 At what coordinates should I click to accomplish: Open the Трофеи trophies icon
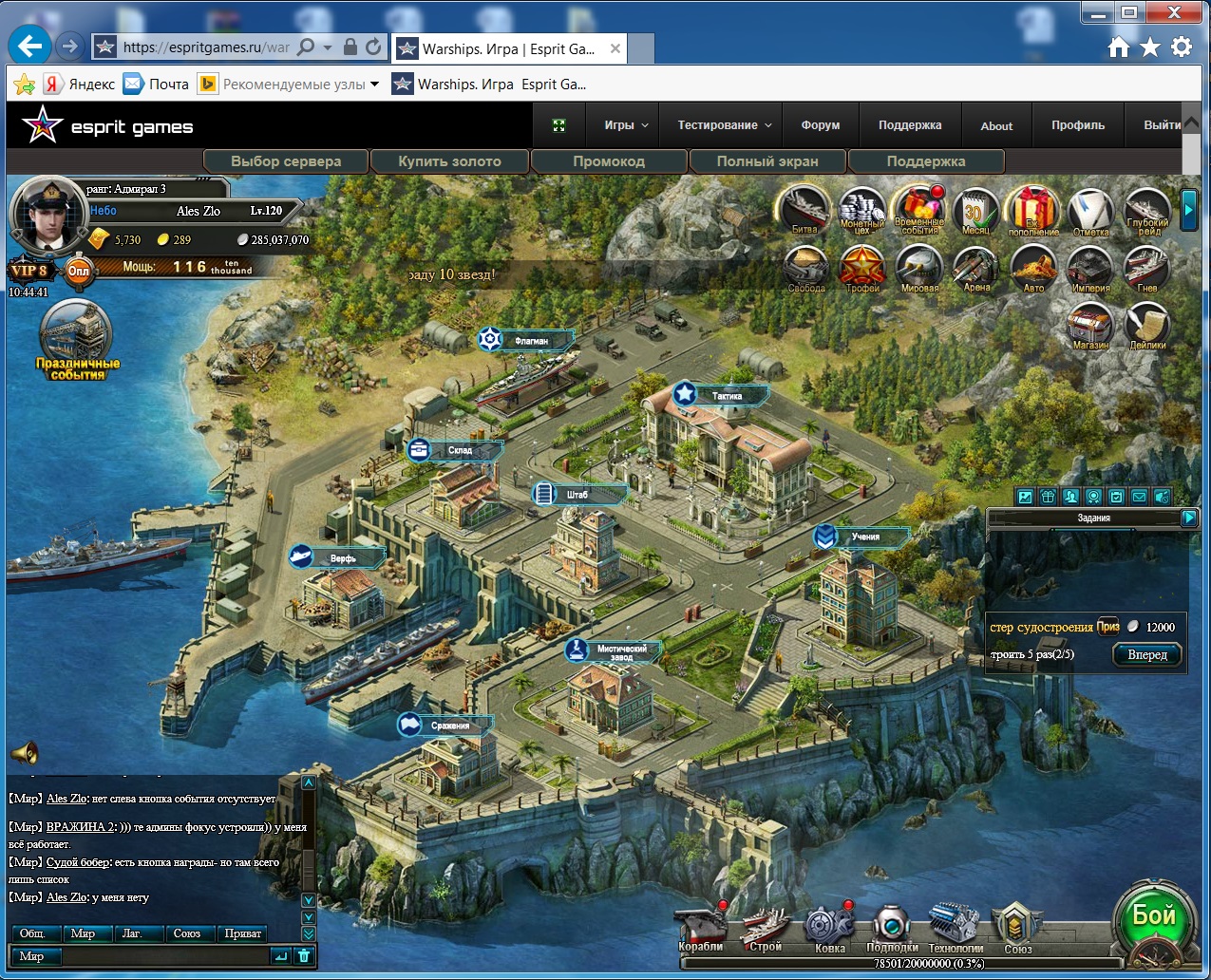coord(862,270)
